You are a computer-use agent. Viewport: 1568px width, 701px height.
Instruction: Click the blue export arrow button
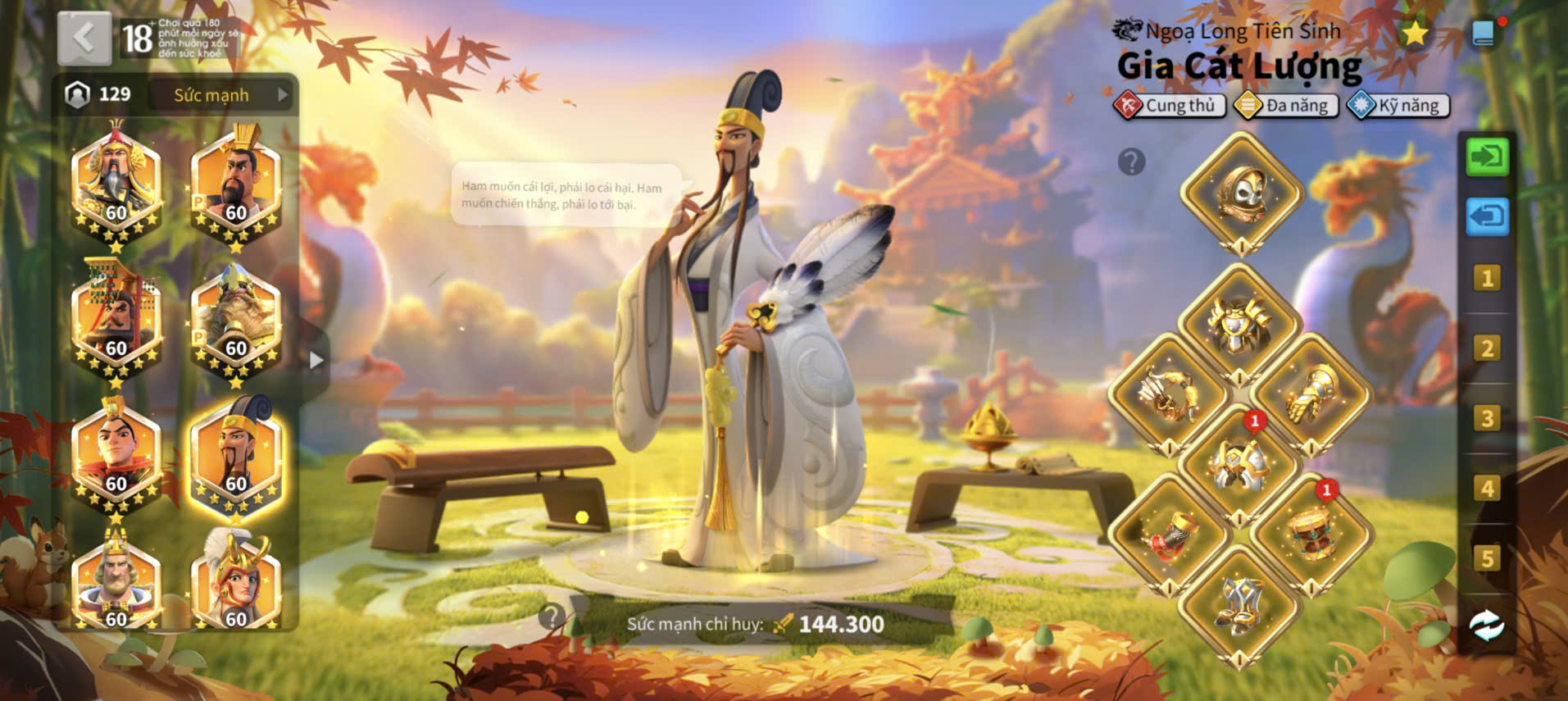[1487, 217]
